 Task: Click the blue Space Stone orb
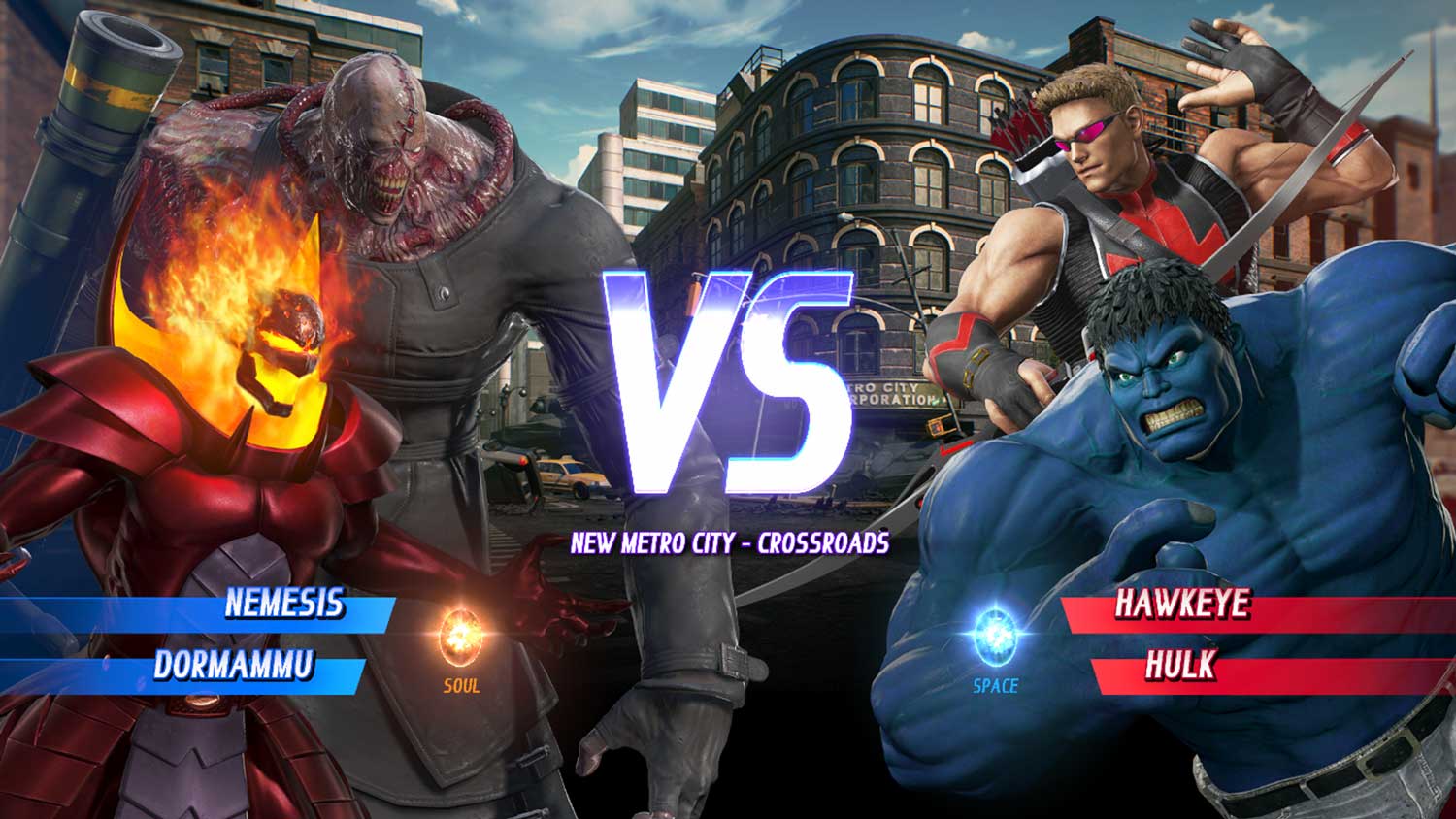point(995,634)
